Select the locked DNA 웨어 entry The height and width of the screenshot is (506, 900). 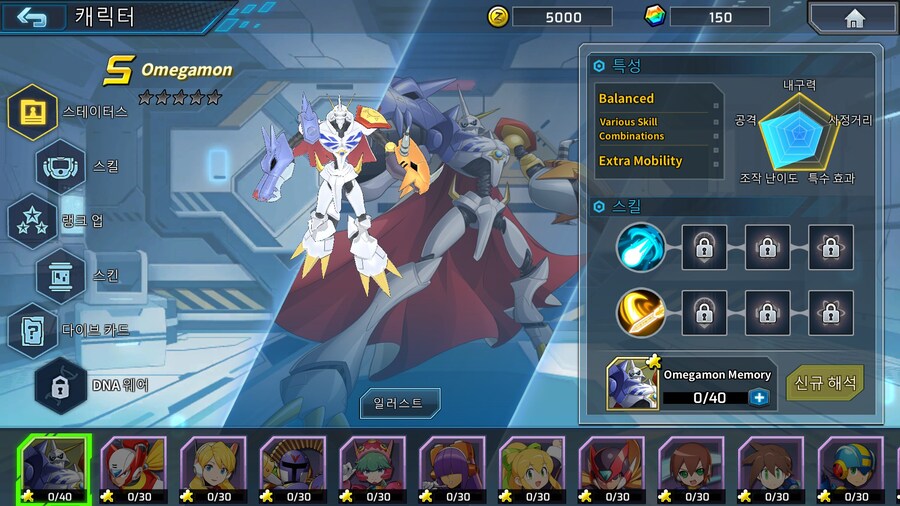click(x=61, y=385)
